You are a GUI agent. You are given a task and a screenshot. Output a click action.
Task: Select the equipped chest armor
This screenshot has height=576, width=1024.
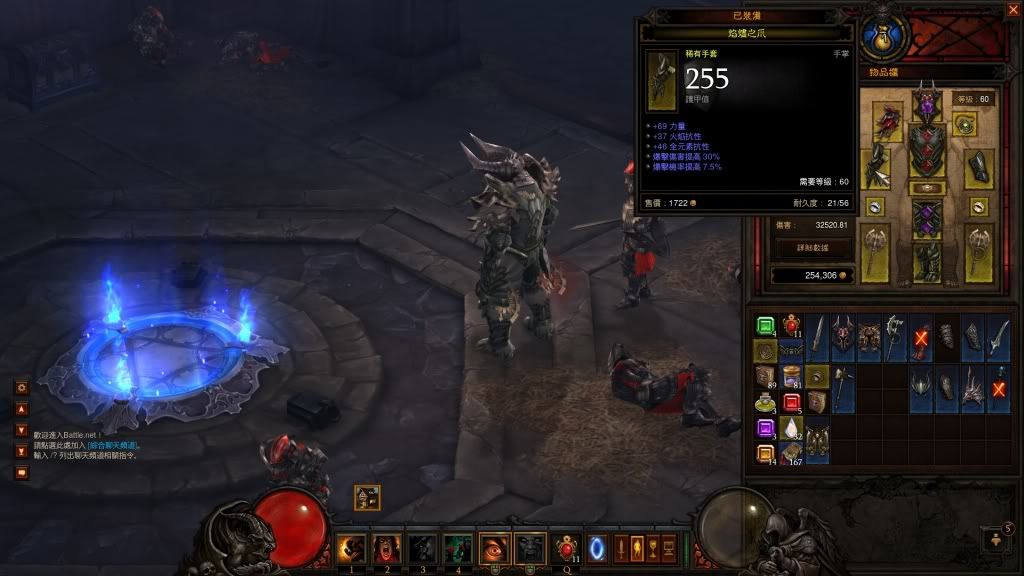point(927,150)
